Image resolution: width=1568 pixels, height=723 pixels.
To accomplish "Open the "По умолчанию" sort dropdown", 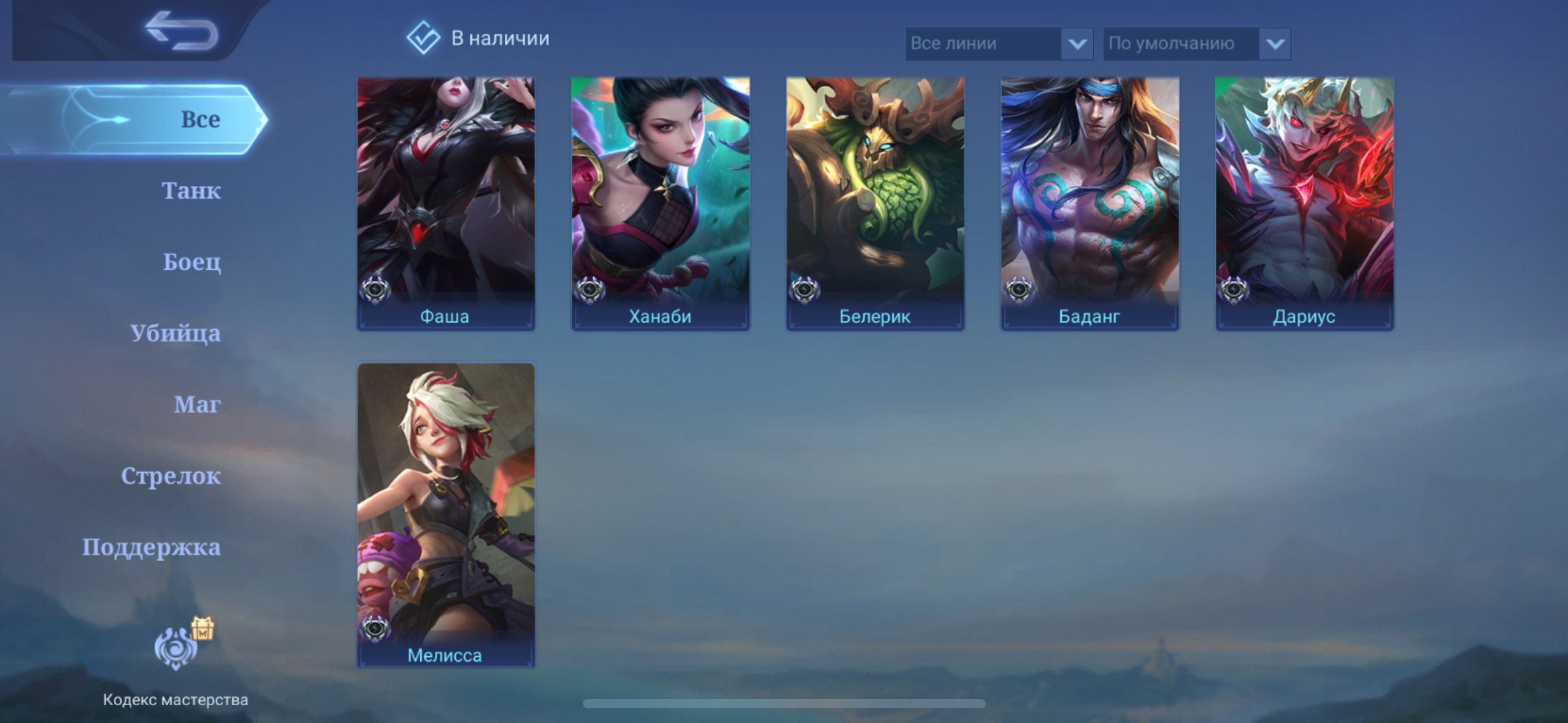I will [x=1196, y=44].
